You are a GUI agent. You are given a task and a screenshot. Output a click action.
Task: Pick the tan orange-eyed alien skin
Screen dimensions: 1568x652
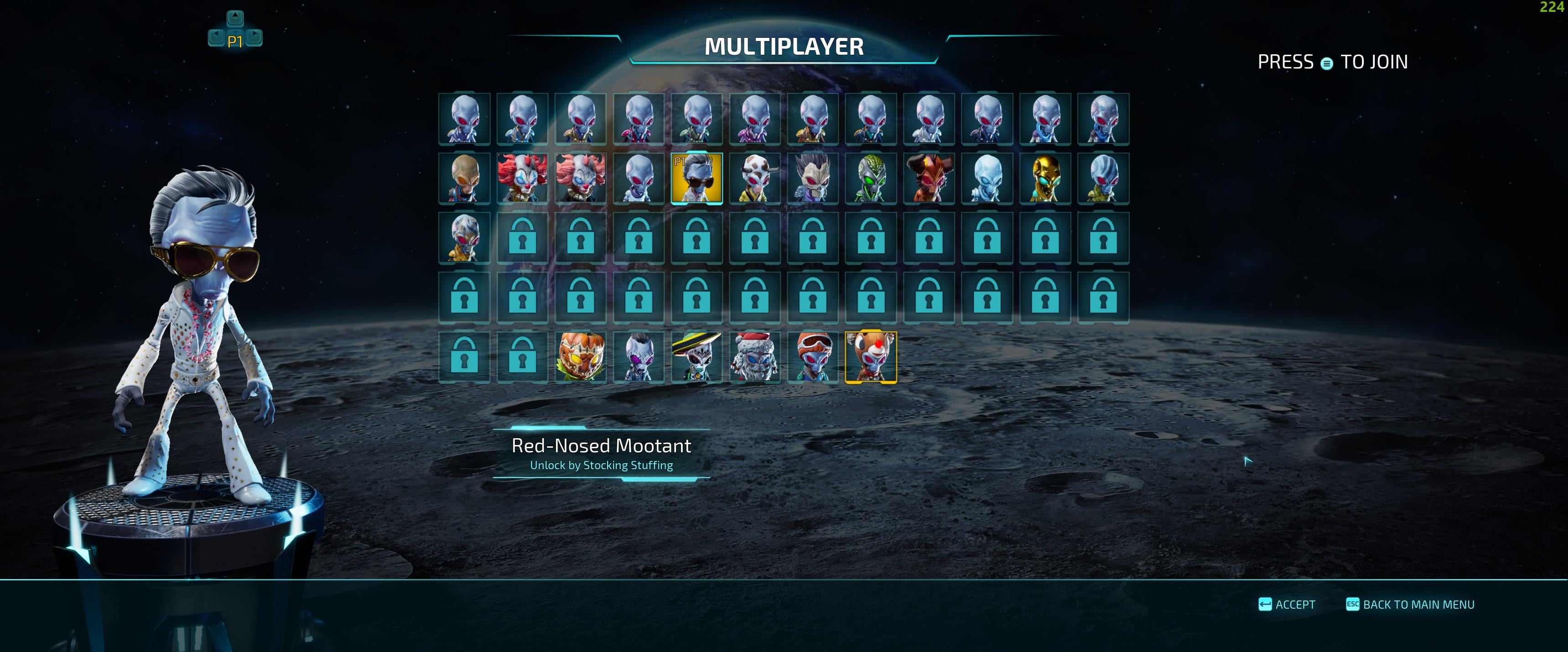464,178
